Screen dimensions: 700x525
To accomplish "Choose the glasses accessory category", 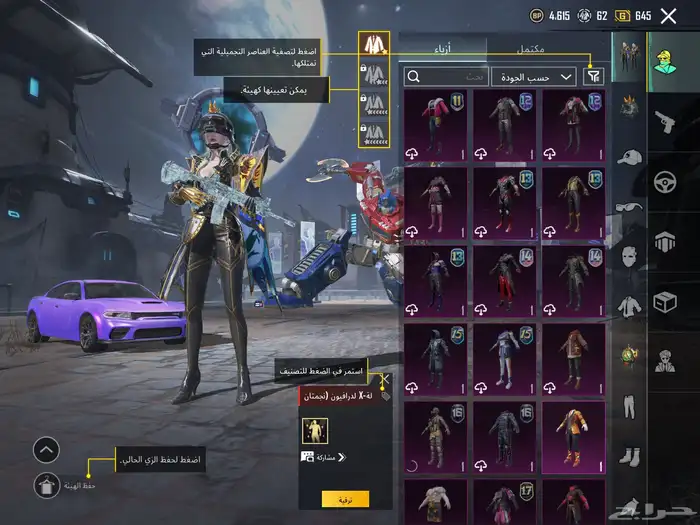I will [629, 207].
